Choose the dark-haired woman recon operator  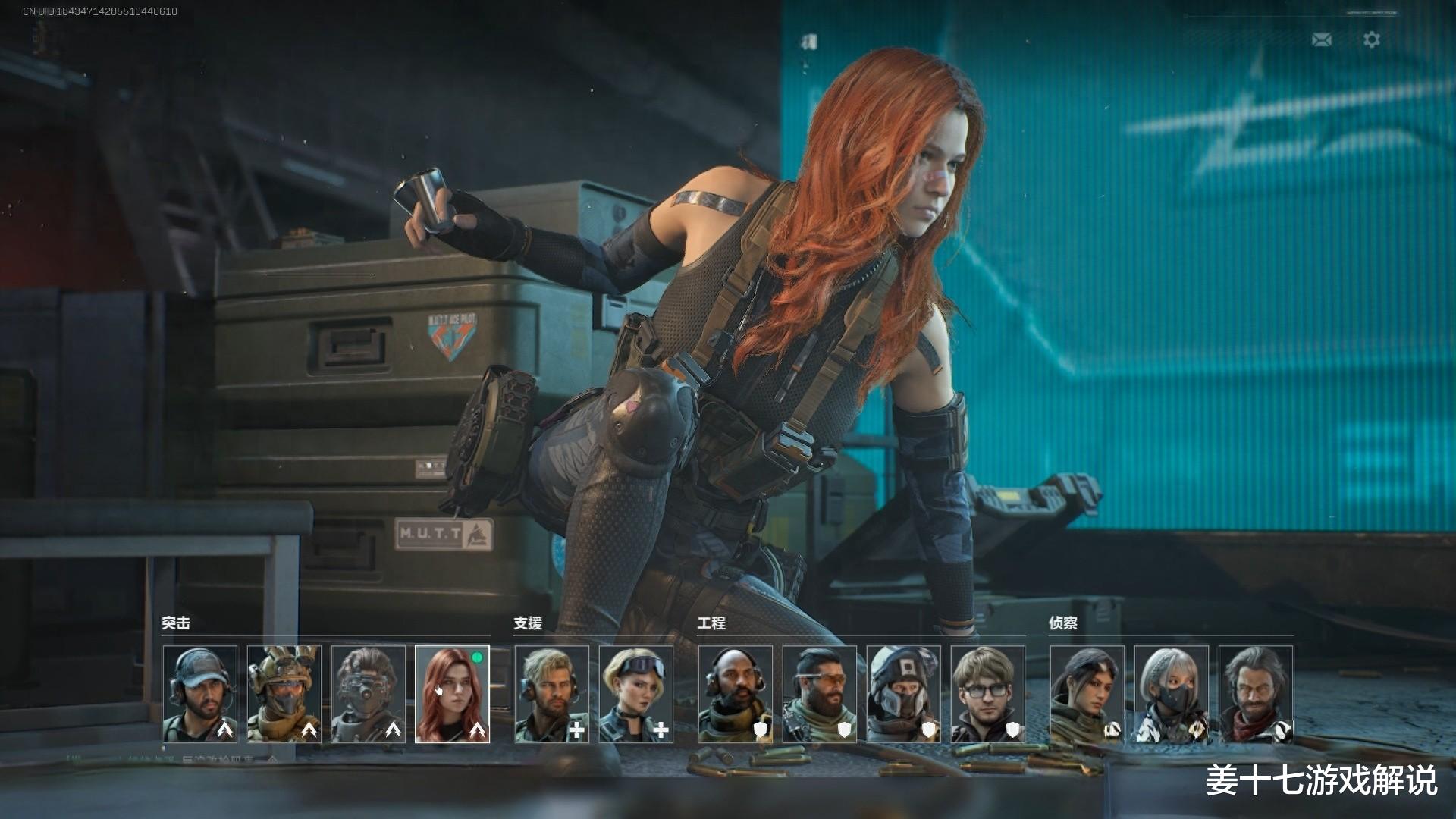point(1087,694)
